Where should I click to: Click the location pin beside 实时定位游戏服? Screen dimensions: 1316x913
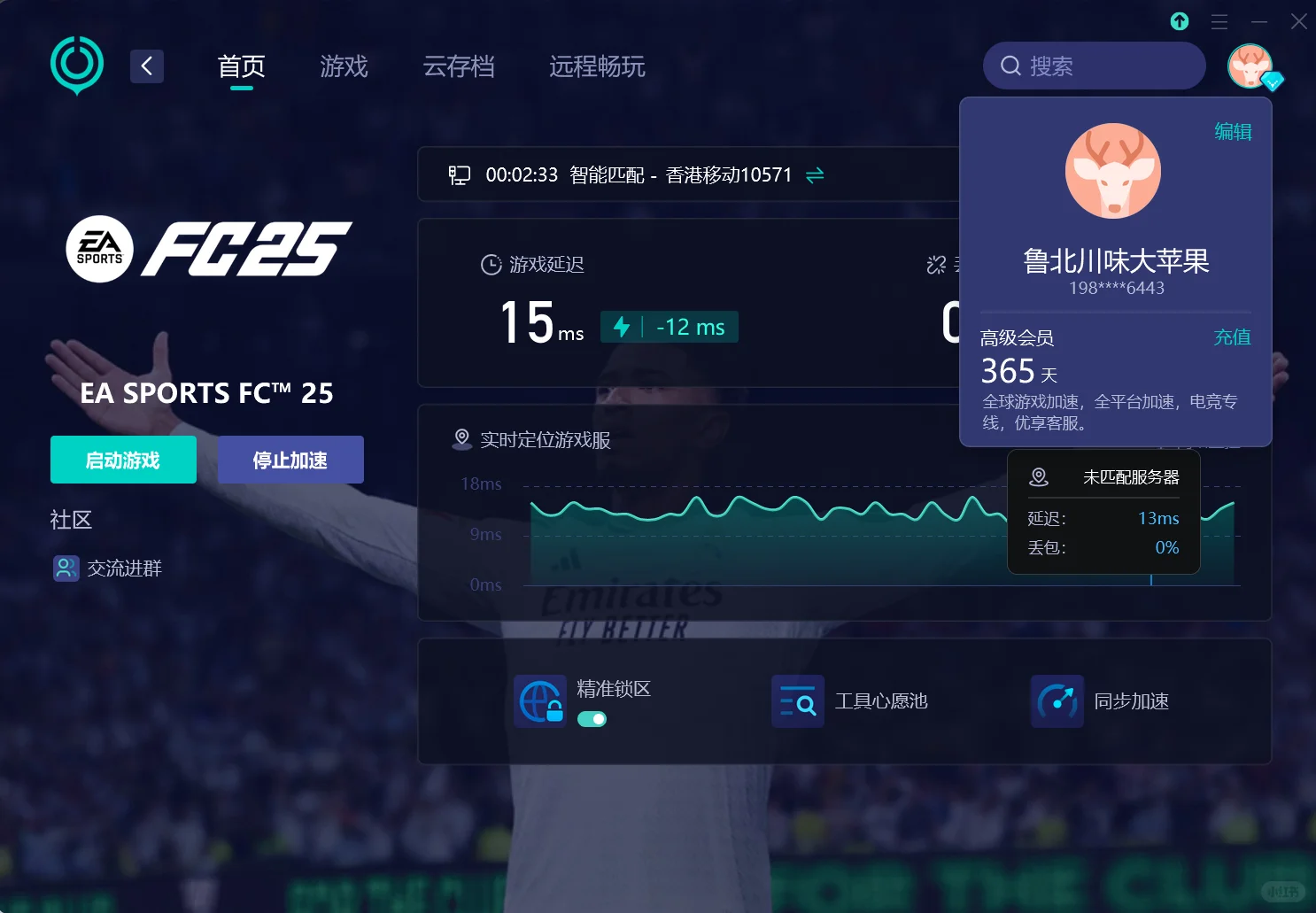461,437
